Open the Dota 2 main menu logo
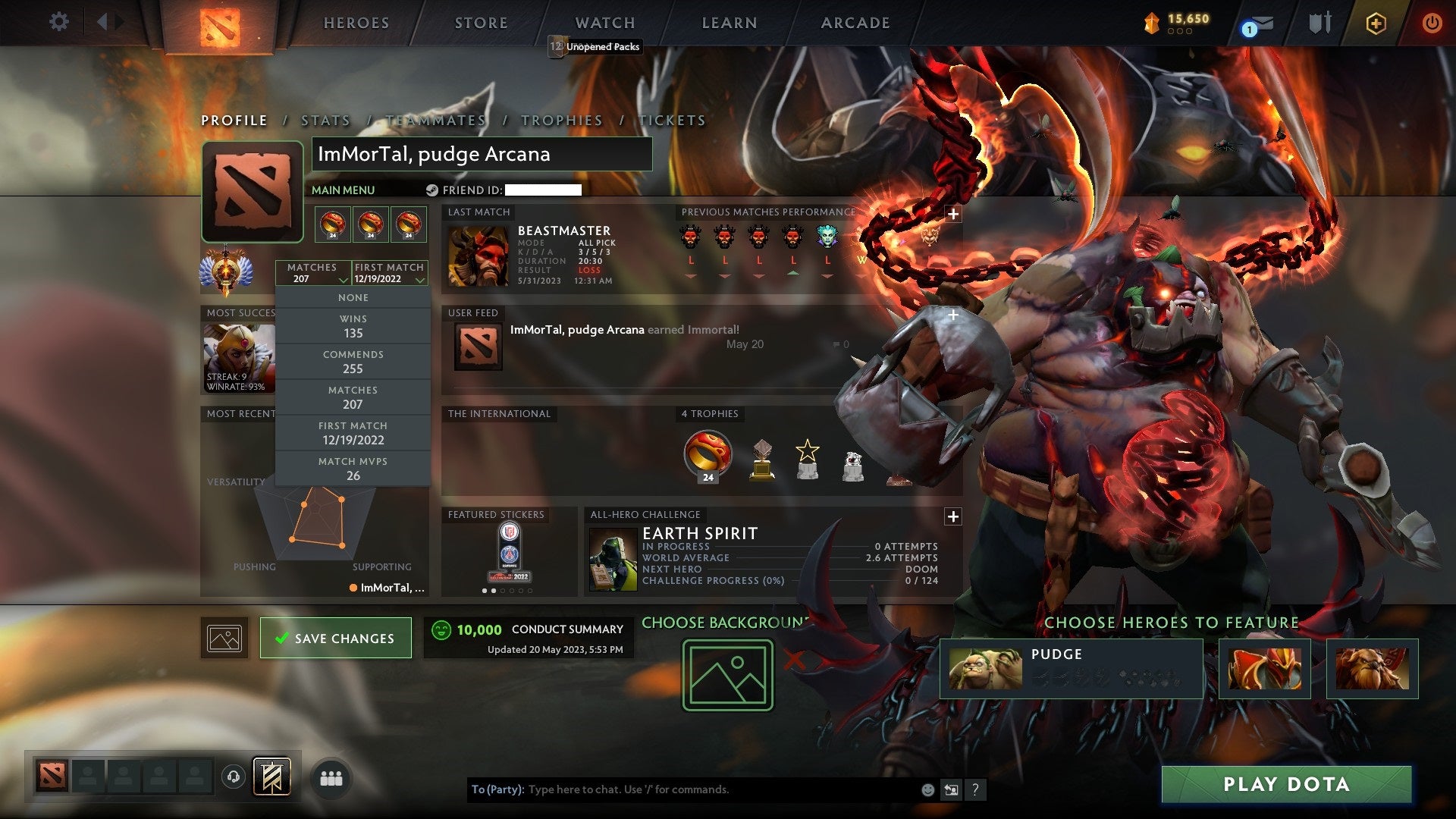Screen dimensions: 1456x819 point(220,24)
